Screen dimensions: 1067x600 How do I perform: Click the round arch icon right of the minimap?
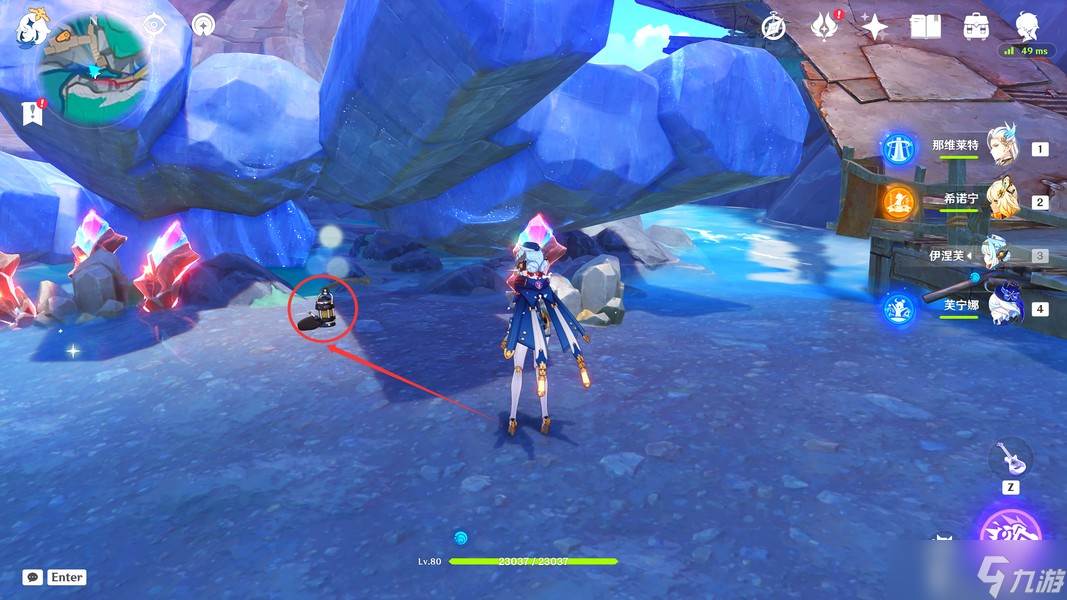[x=203, y=26]
